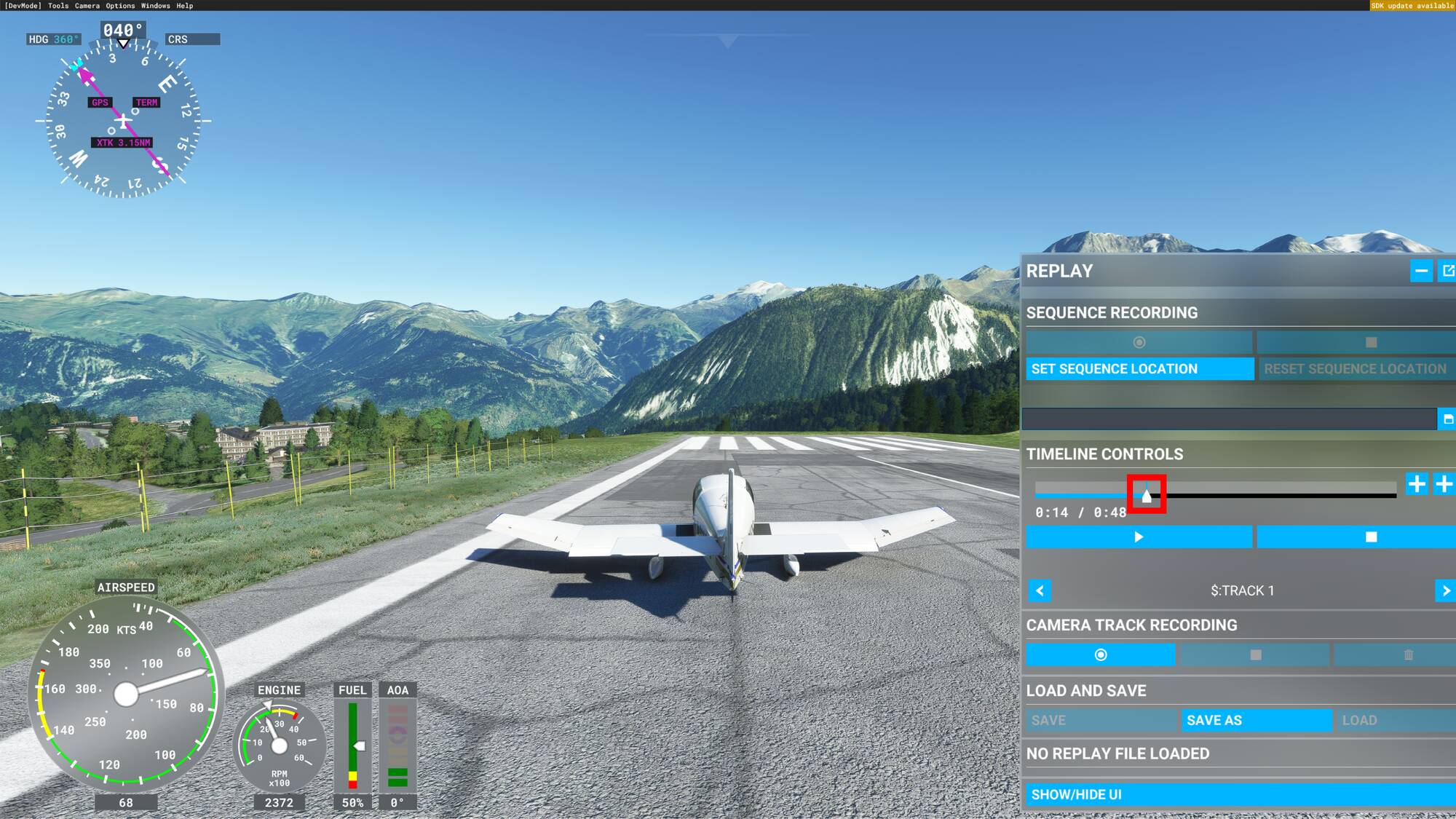Open the Help menu
This screenshot has width=1456, height=819.
tap(185, 6)
